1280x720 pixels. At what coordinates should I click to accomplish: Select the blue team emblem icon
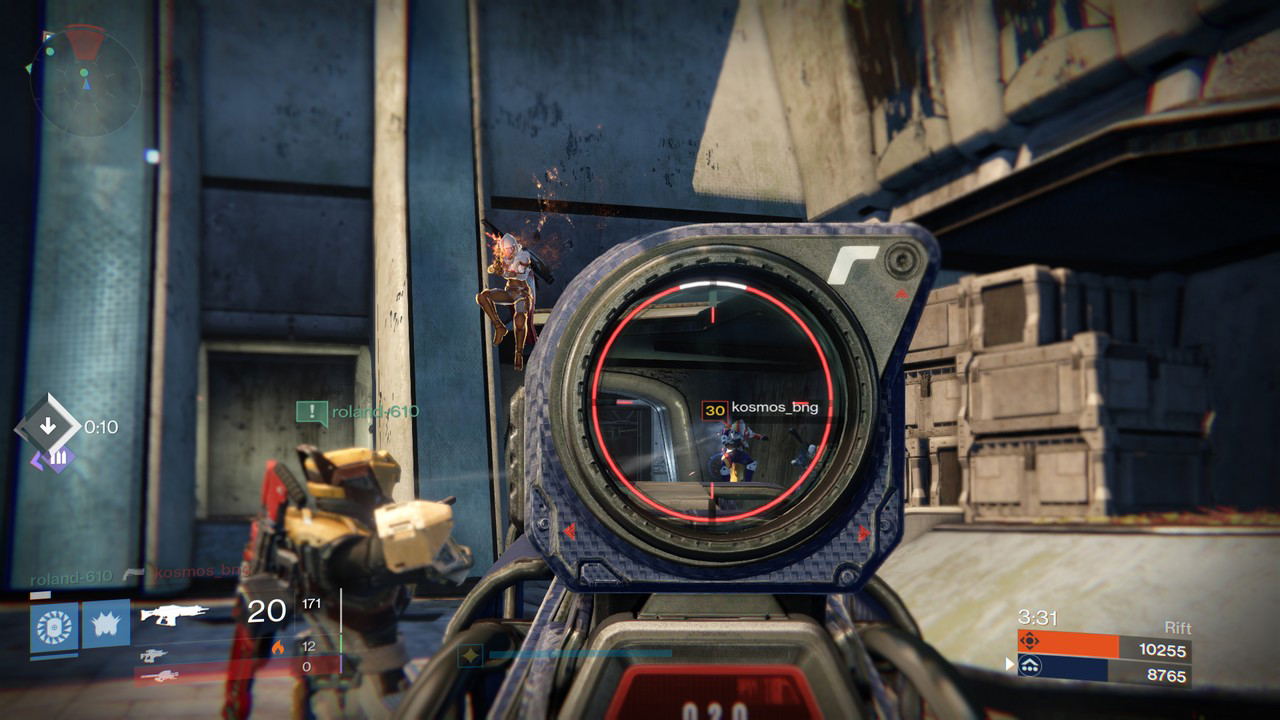point(1030,667)
